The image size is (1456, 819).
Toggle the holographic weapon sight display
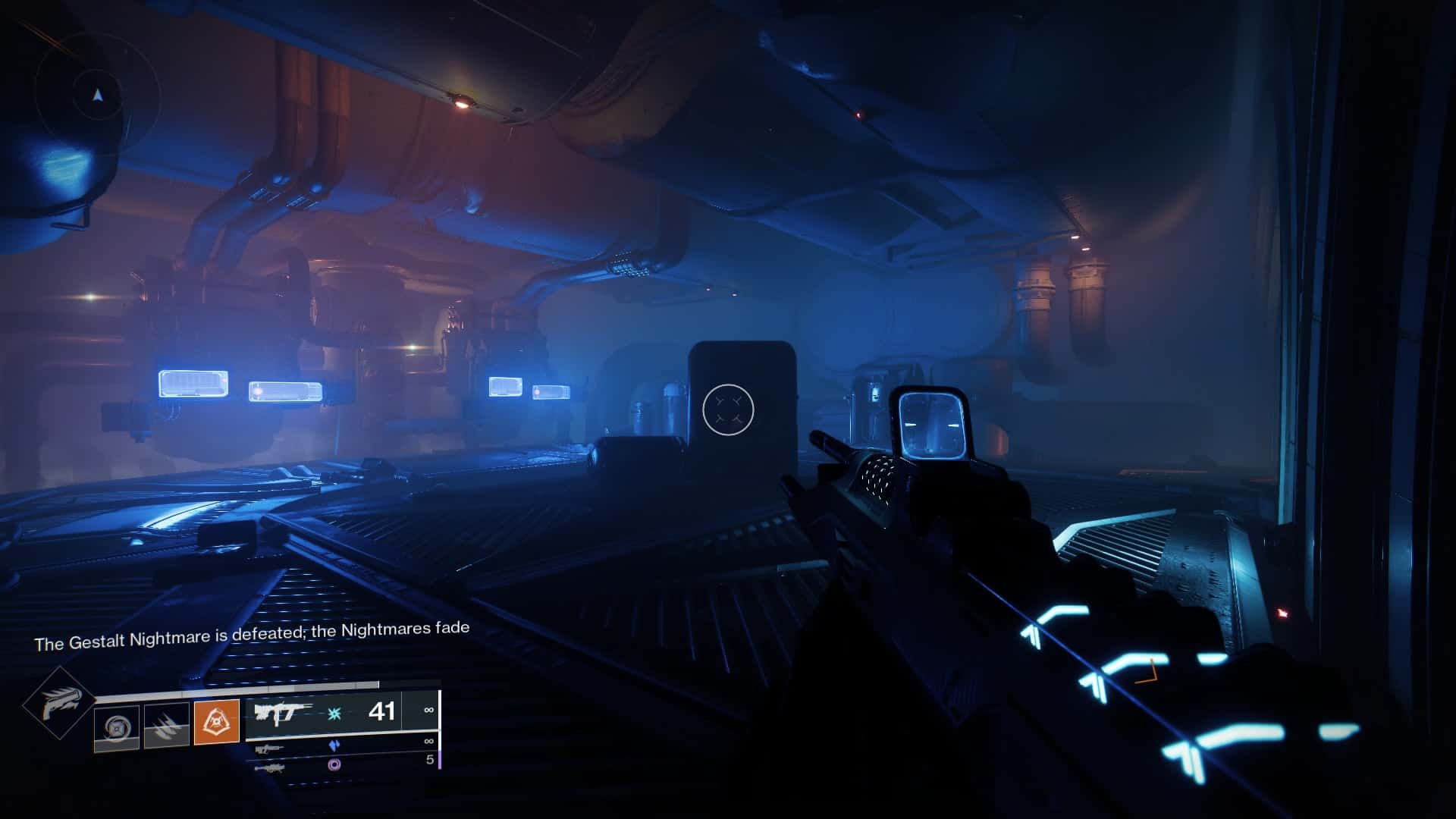pyautogui.click(x=931, y=425)
